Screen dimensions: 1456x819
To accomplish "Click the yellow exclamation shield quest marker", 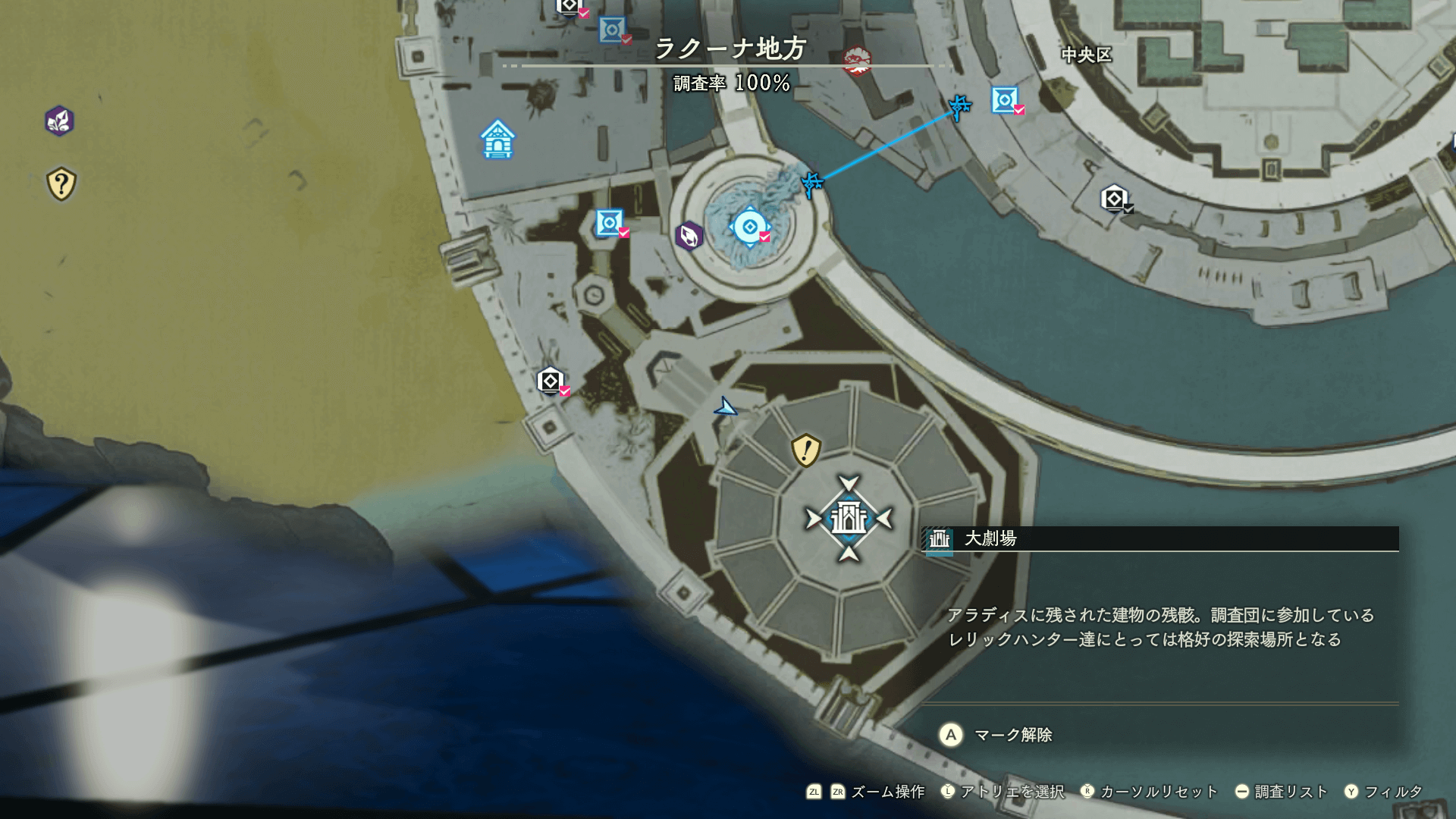I will click(805, 450).
